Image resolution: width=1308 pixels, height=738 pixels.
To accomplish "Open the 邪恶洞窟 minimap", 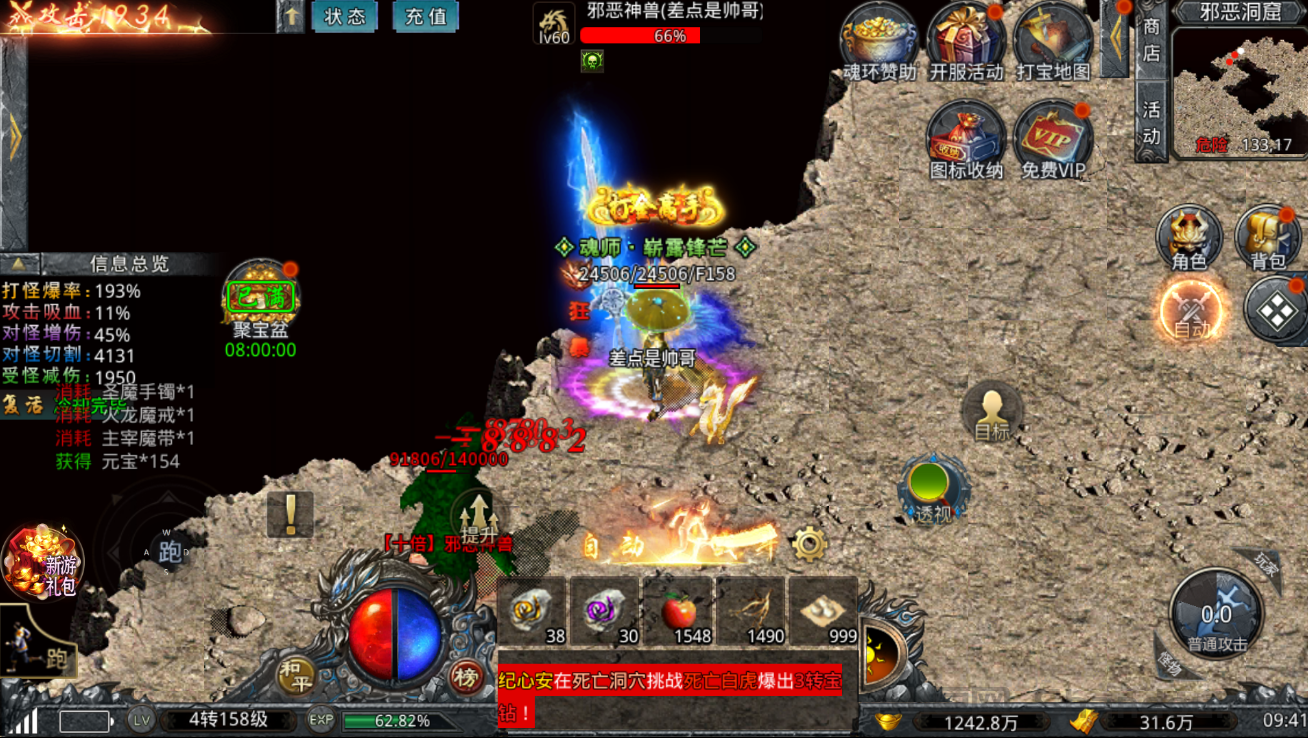I will [x=1238, y=92].
